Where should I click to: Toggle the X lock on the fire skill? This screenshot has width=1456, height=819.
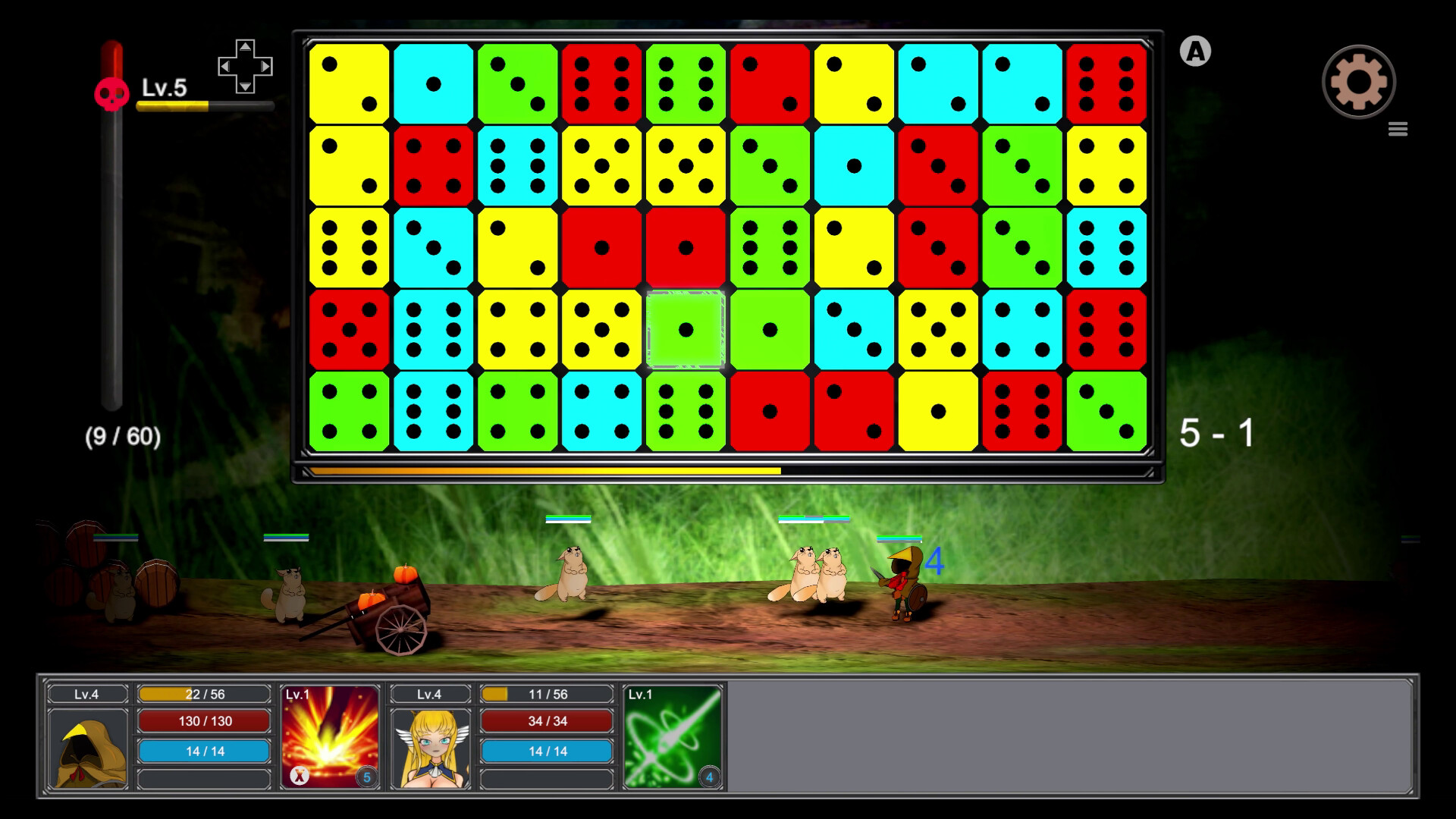pyautogui.click(x=301, y=773)
